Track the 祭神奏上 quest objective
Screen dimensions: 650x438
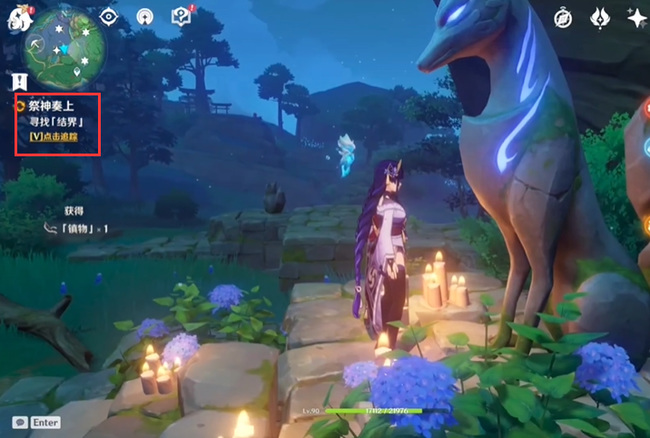(54, 135)
